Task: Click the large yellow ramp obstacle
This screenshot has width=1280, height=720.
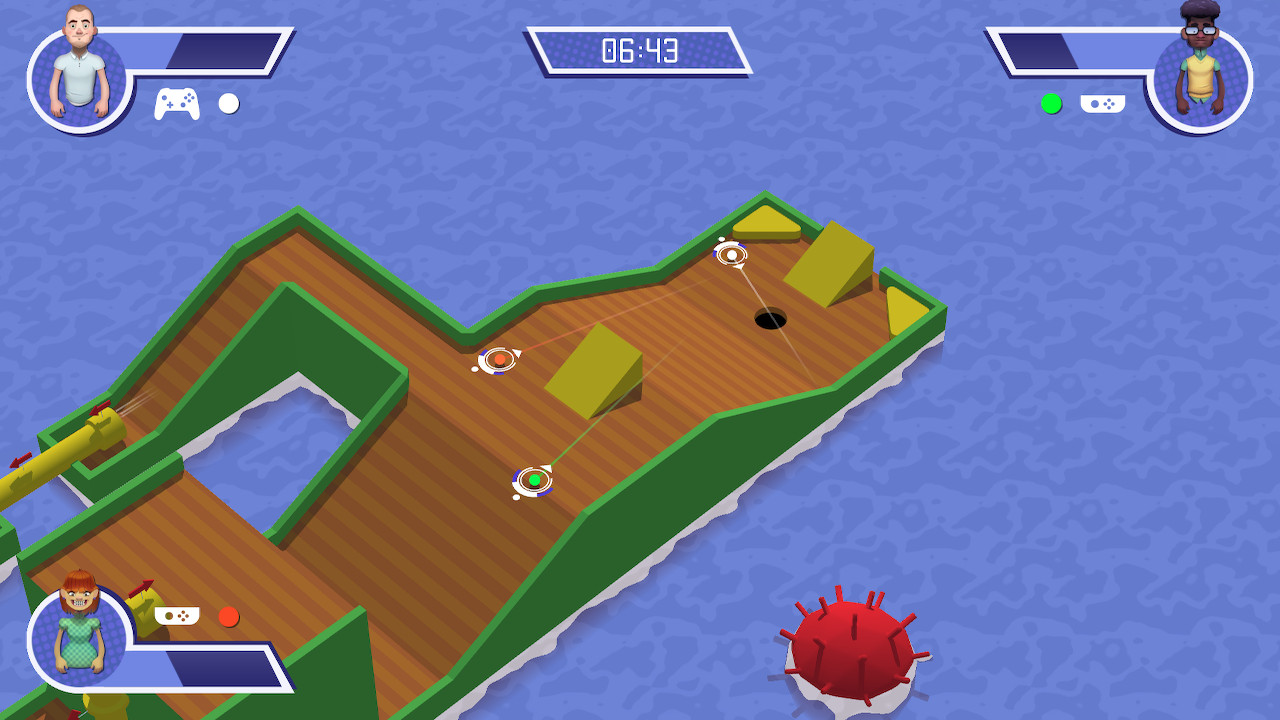Action: [x=594, y=377]
